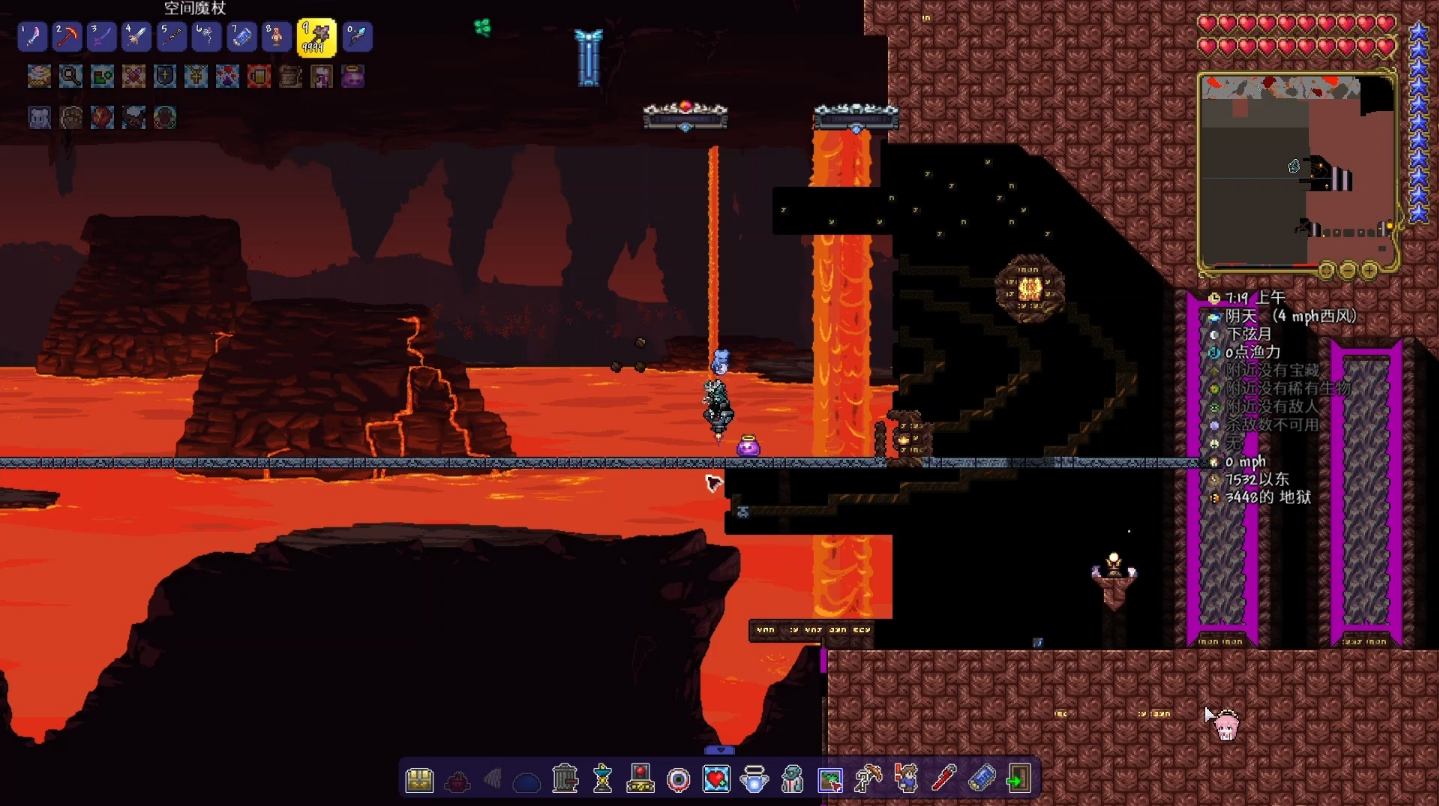The height and width of the screenshot is (806, 1439).
Task: Click the magnifying glass buff icon
Action: coord(70,76)
